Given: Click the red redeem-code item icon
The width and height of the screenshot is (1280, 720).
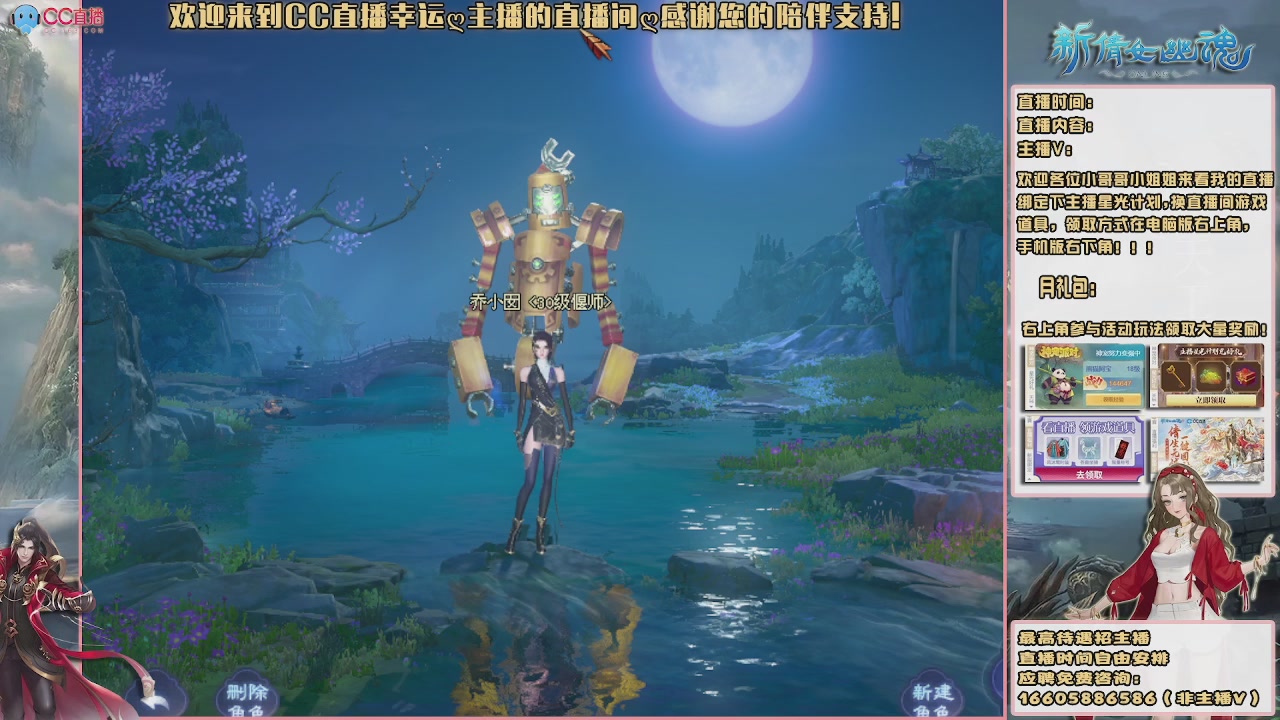Looking at the screenshot, I should pos(1122,448).
